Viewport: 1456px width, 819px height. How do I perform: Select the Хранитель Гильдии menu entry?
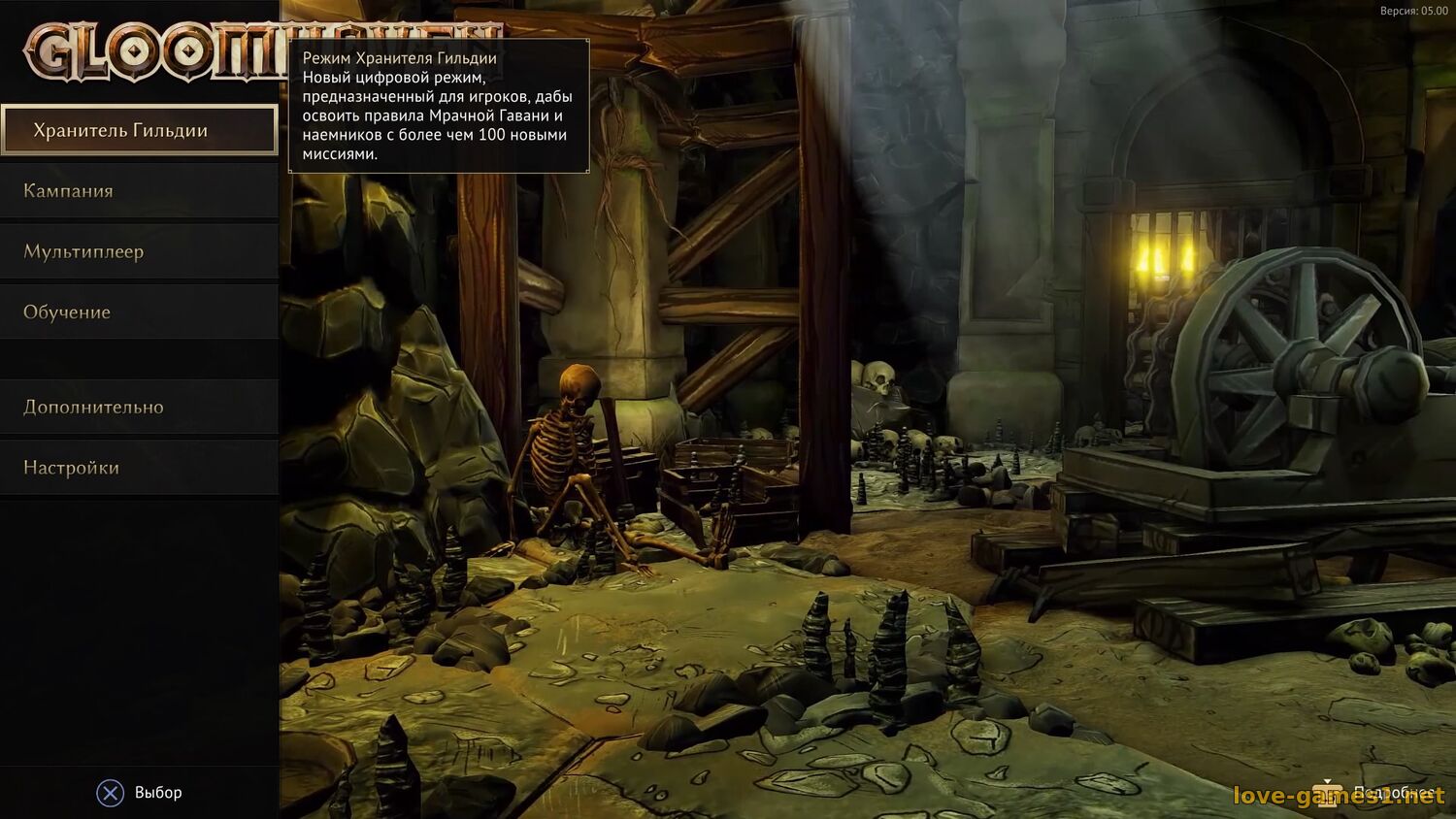(x=139, y=130)
